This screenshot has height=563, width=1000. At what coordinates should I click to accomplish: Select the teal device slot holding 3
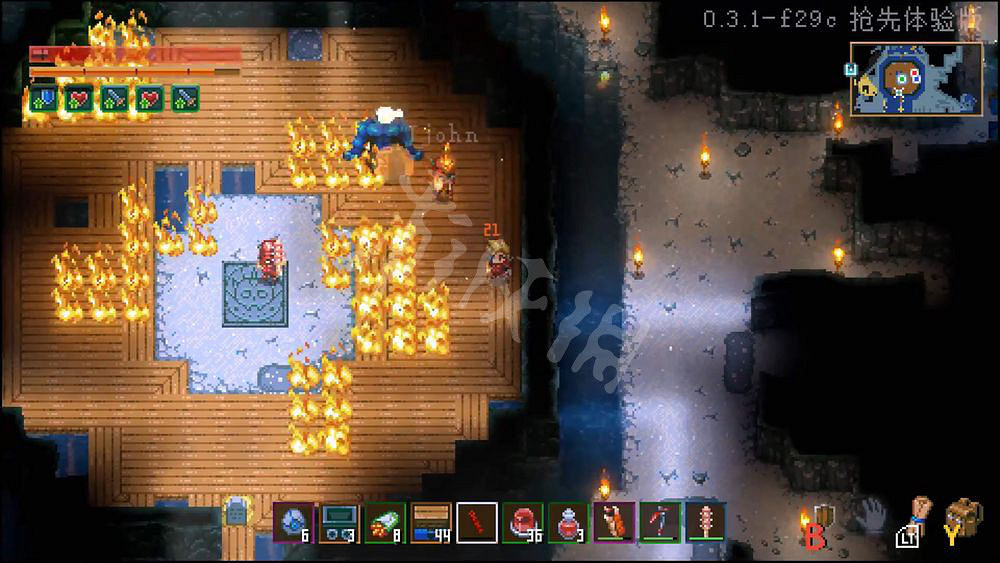click(x=339, y=521)
